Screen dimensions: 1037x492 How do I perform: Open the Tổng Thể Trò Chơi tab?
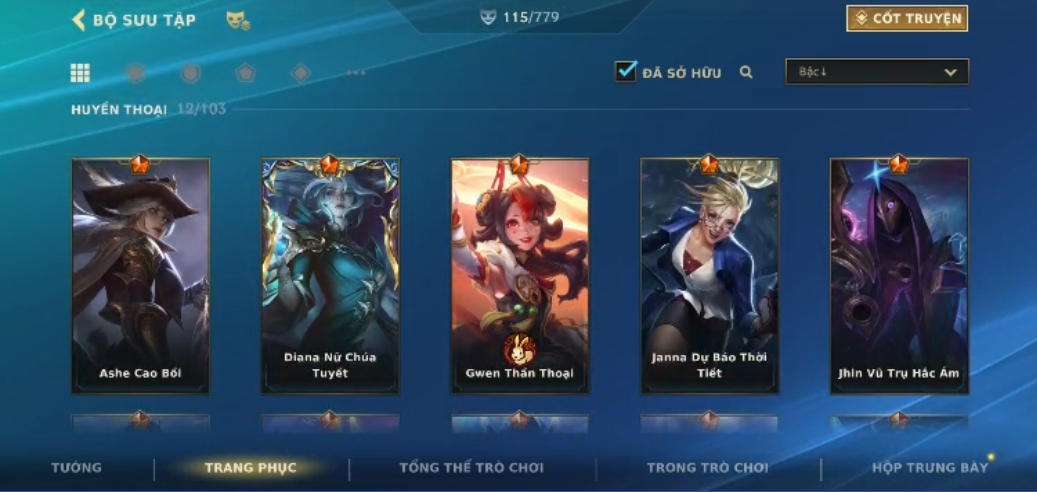point(471,468)
